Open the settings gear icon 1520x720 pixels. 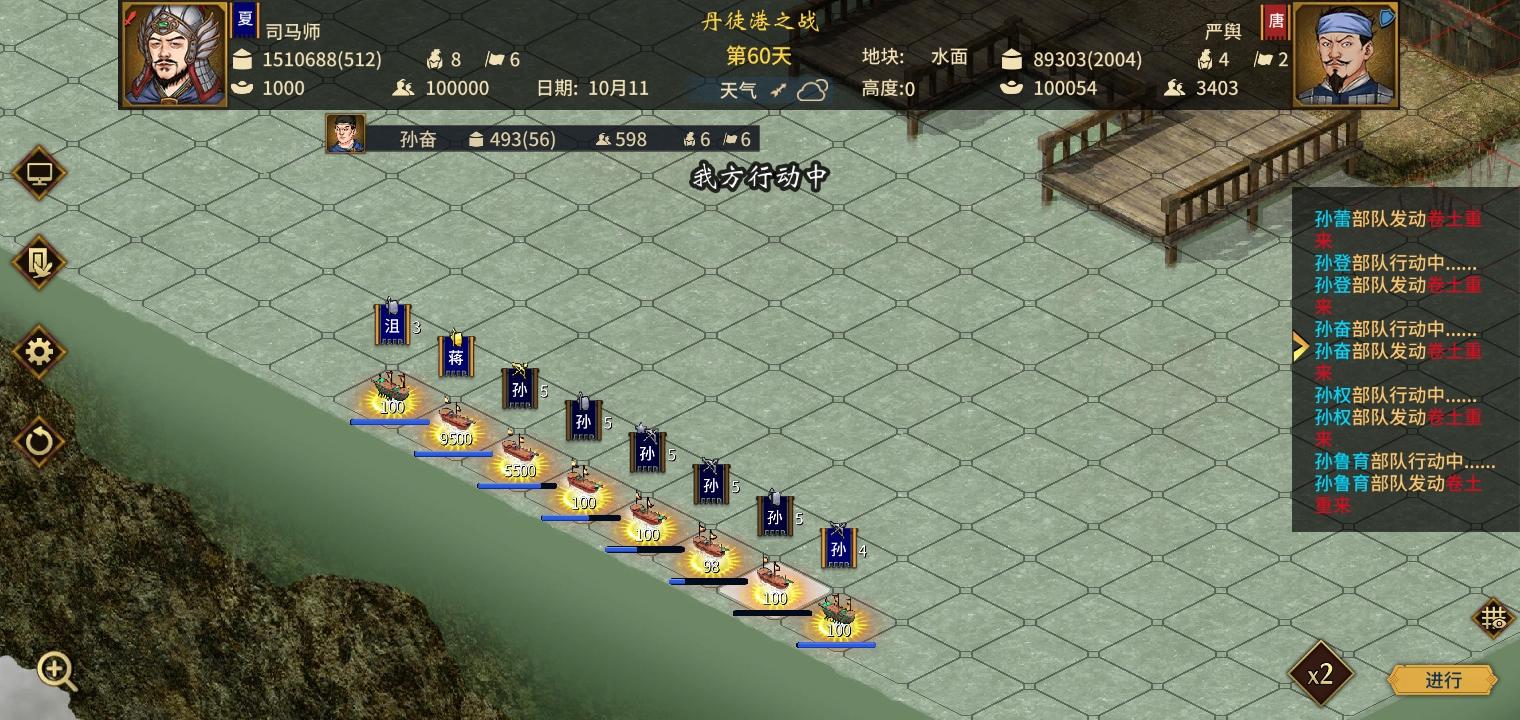click(x=38, y=352)
